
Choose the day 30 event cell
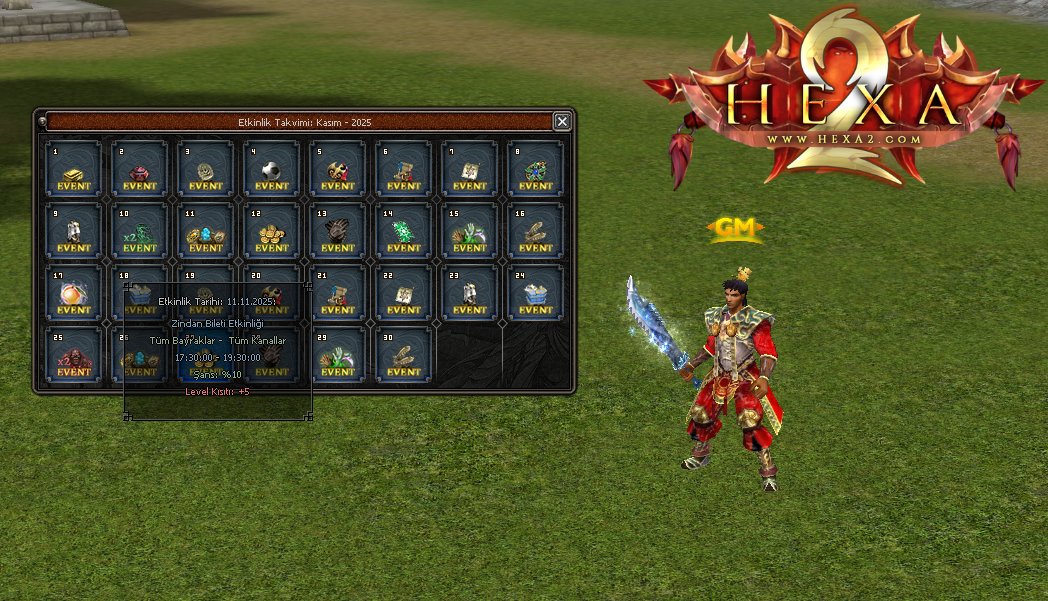point(403,356)
